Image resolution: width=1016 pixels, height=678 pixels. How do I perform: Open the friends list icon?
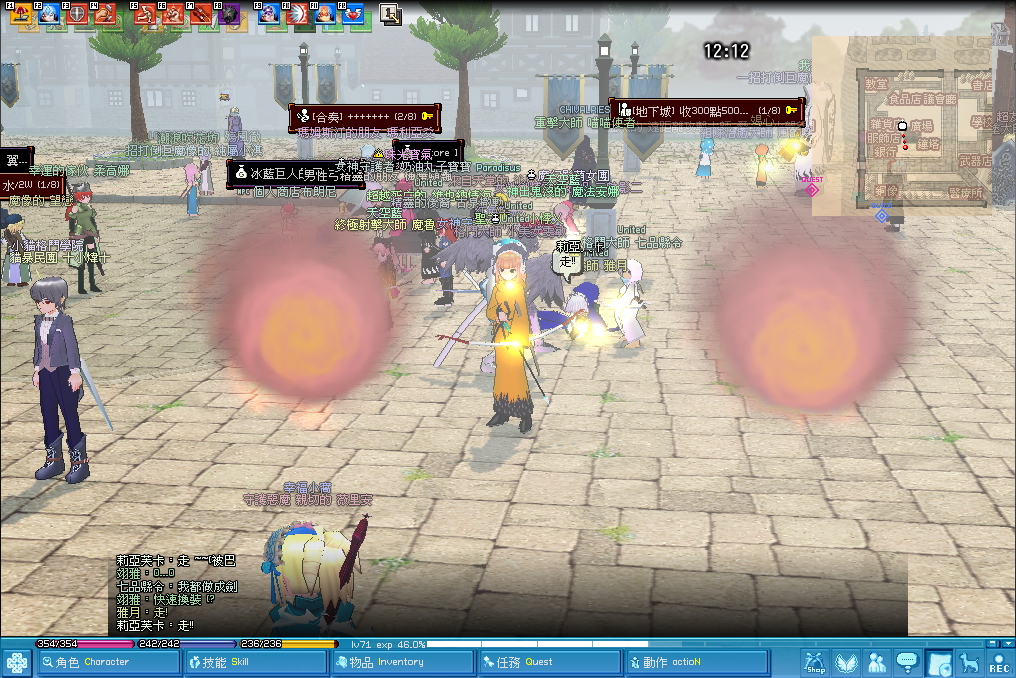pos(877,662)
